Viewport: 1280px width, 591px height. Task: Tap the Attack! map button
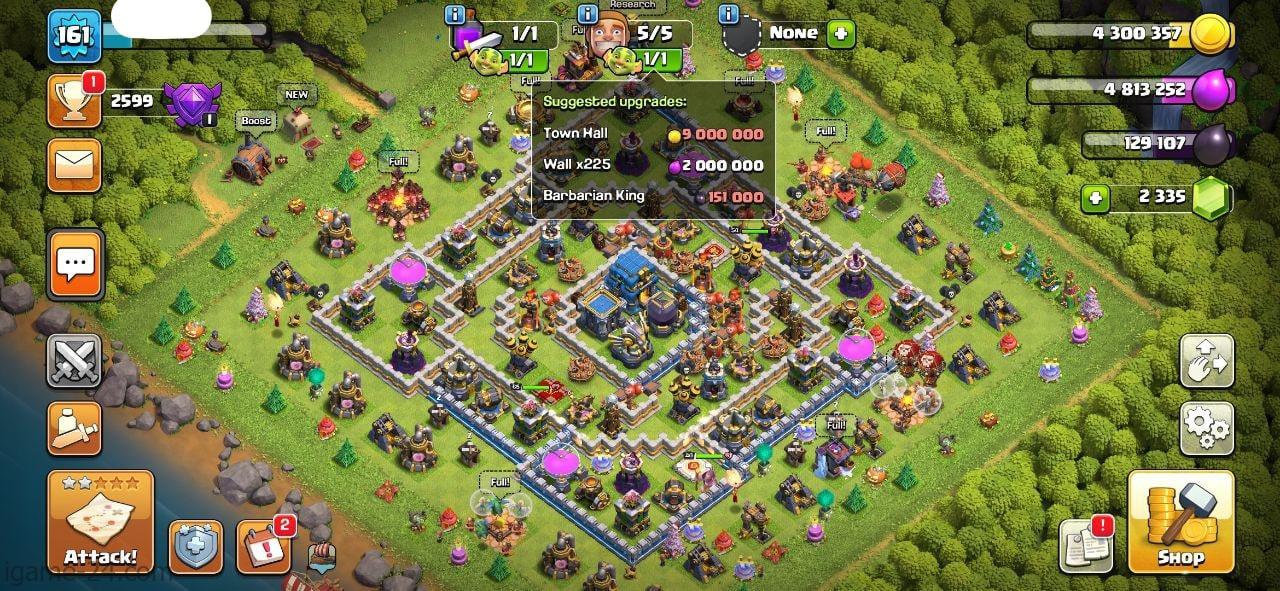(x=100, y=522)
